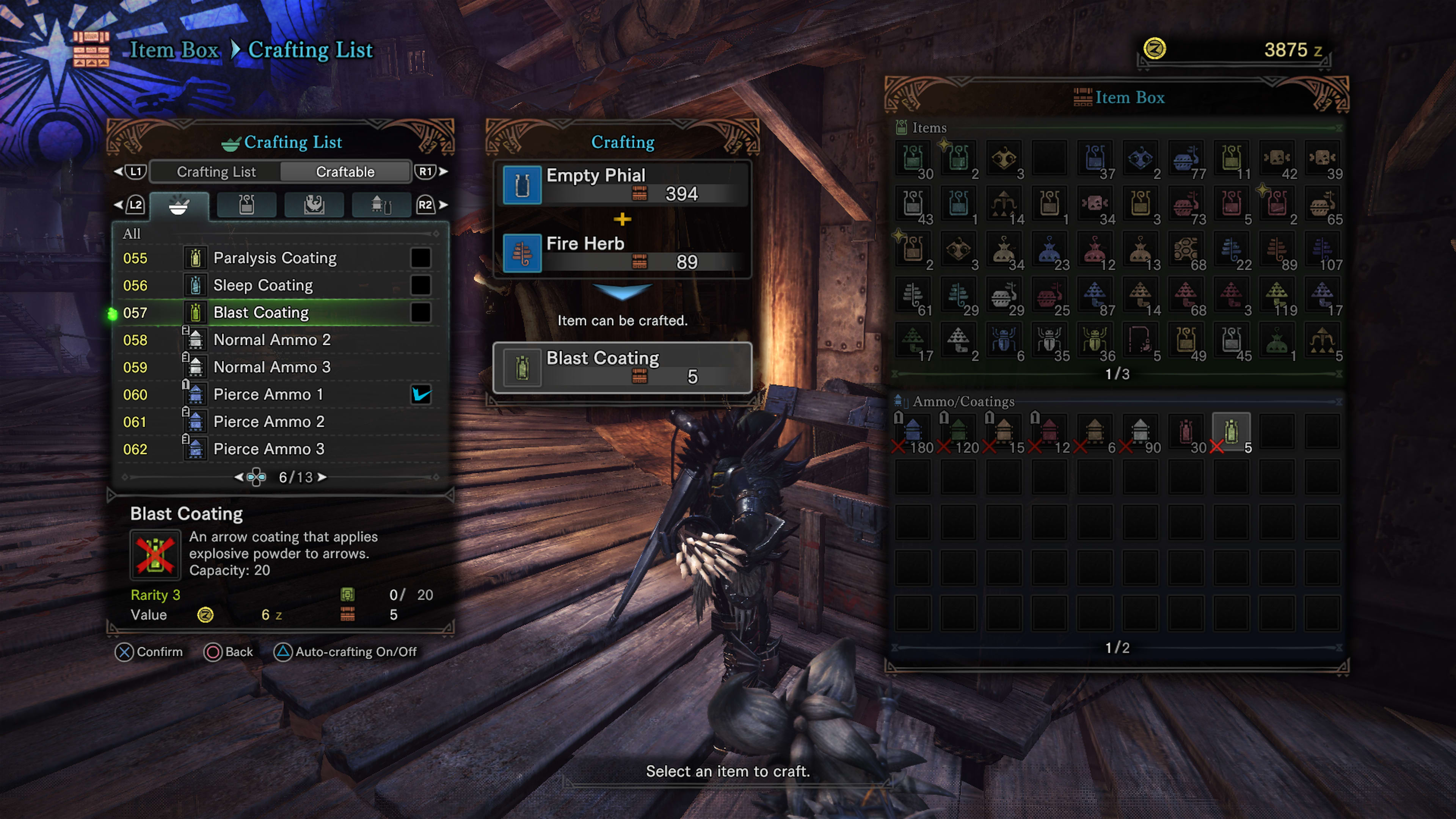This screenshot has height=819, width=1456.
Task: Click the Fire Herb ingredient slot
Action: point(622,253)
